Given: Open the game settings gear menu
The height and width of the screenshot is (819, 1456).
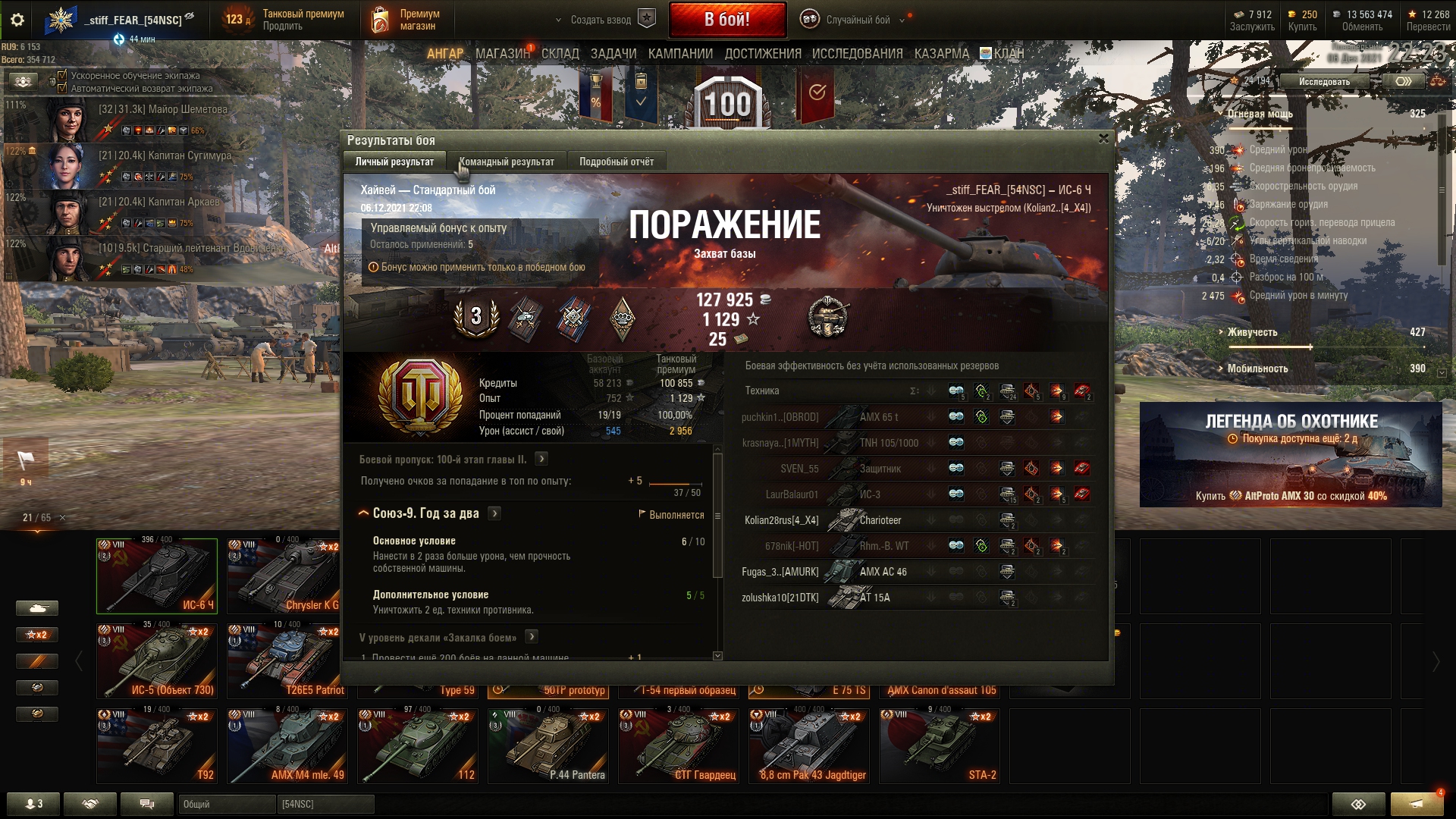Looking at the screenshot, I should coord(17,20).
